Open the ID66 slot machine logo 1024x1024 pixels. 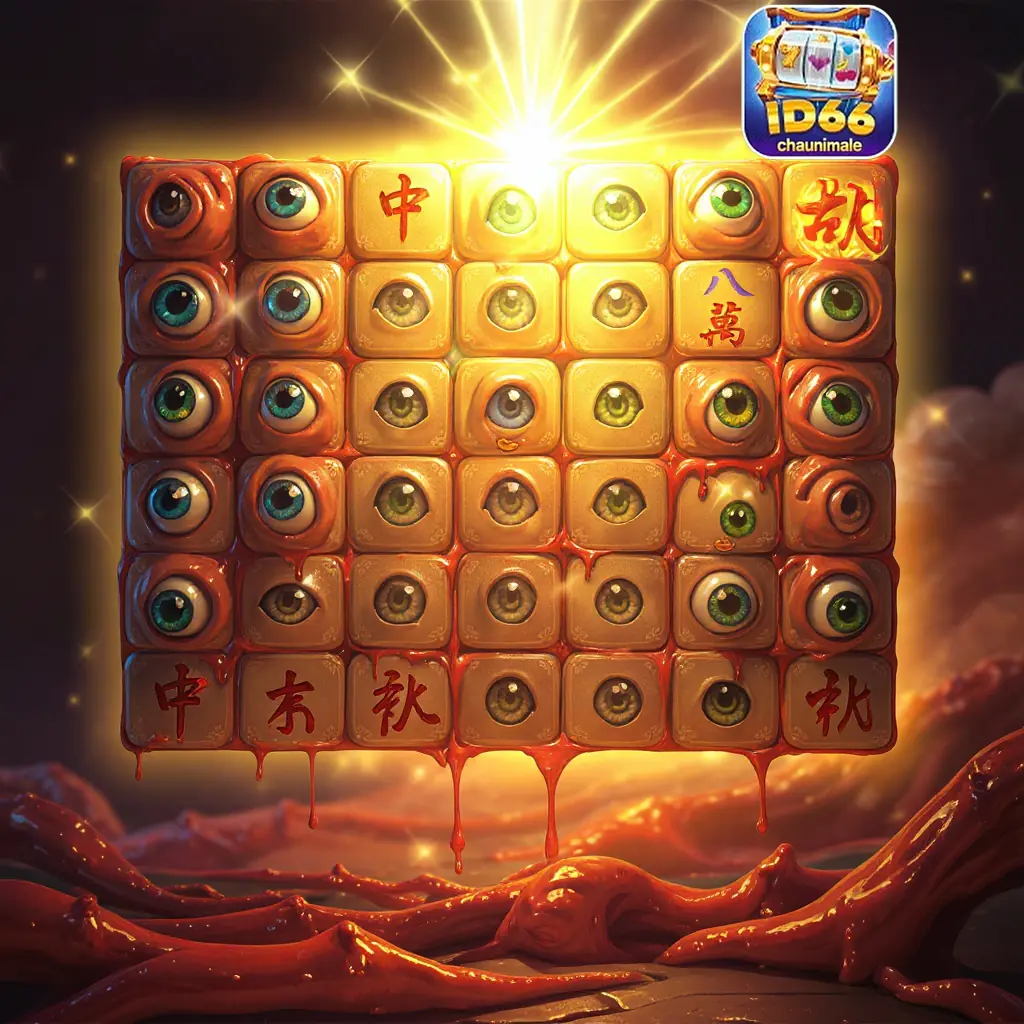click(x=819, y=81)
